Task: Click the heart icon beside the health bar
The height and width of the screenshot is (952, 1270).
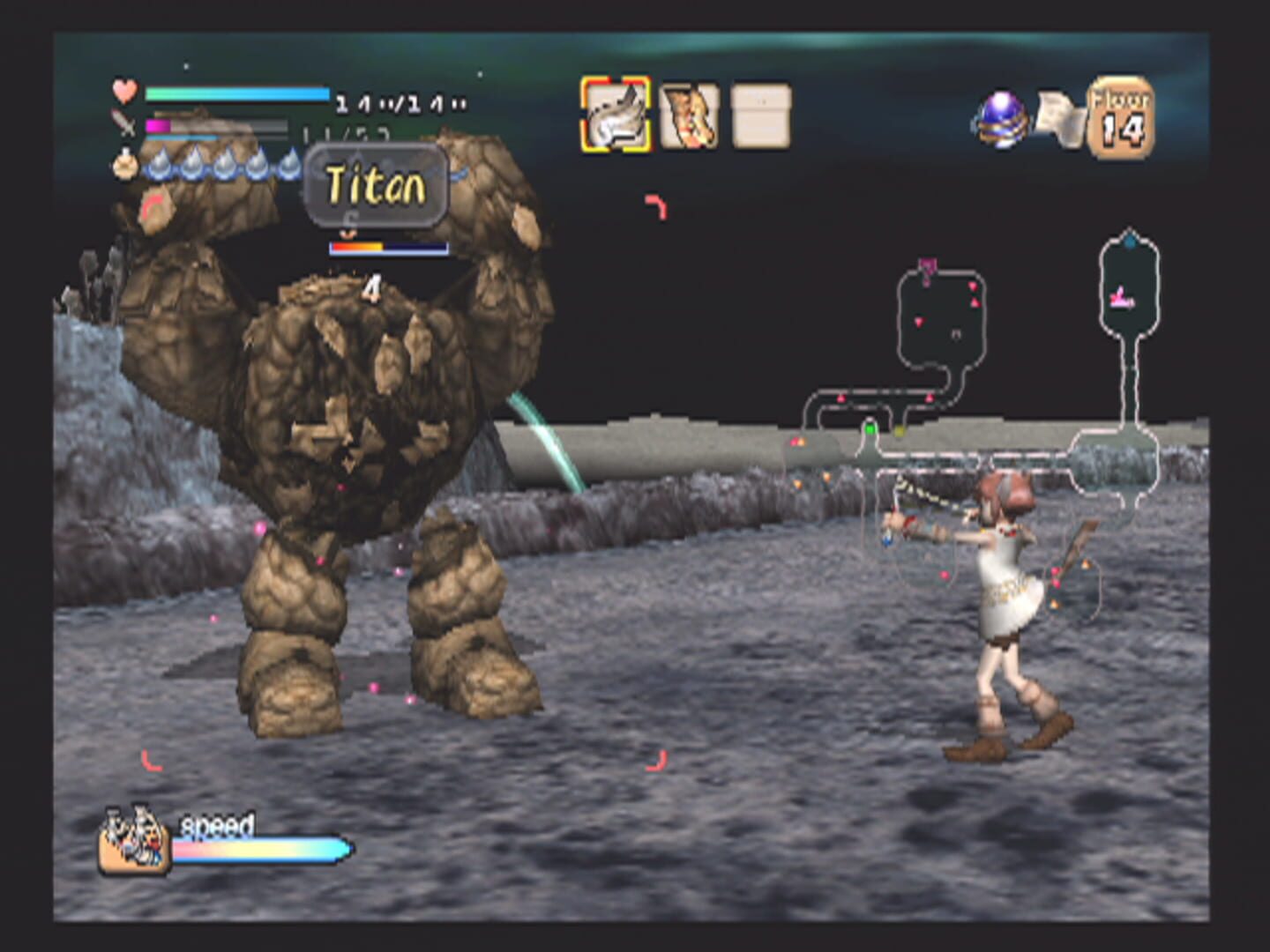Action: 123,91
